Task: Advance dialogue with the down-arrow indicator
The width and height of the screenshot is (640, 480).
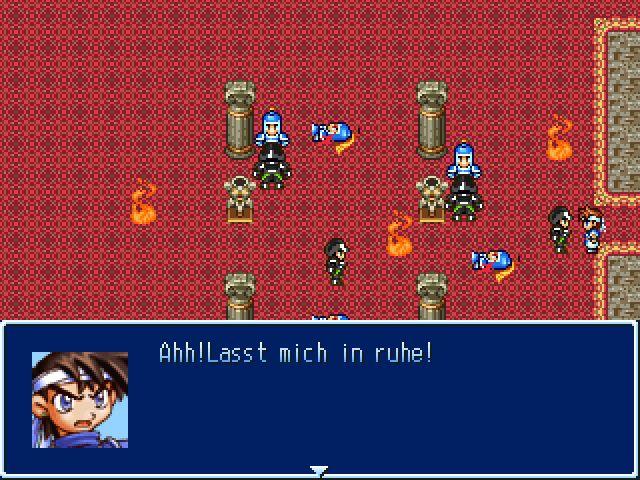Action: (x=318, y=470)
